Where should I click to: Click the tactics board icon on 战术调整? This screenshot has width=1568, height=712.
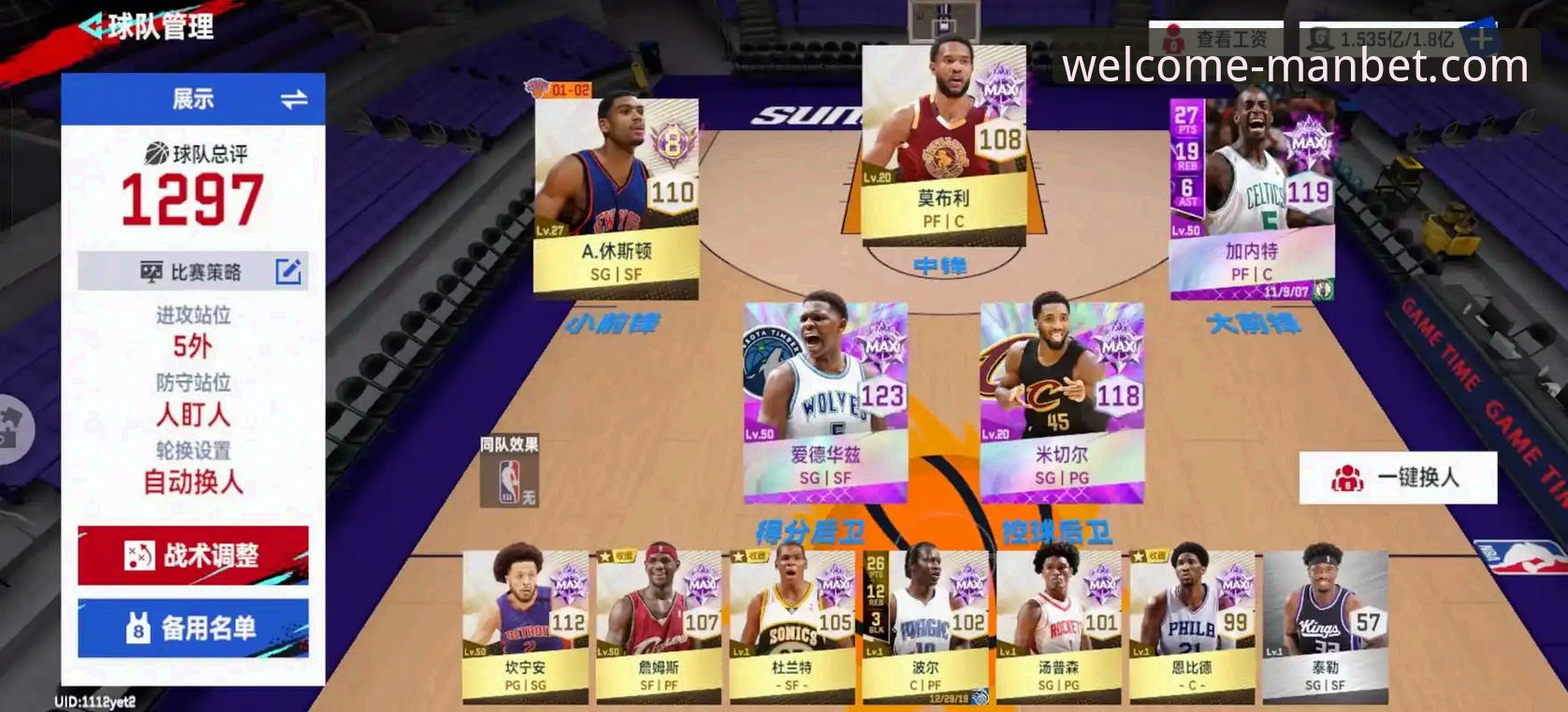pos(138,555)
